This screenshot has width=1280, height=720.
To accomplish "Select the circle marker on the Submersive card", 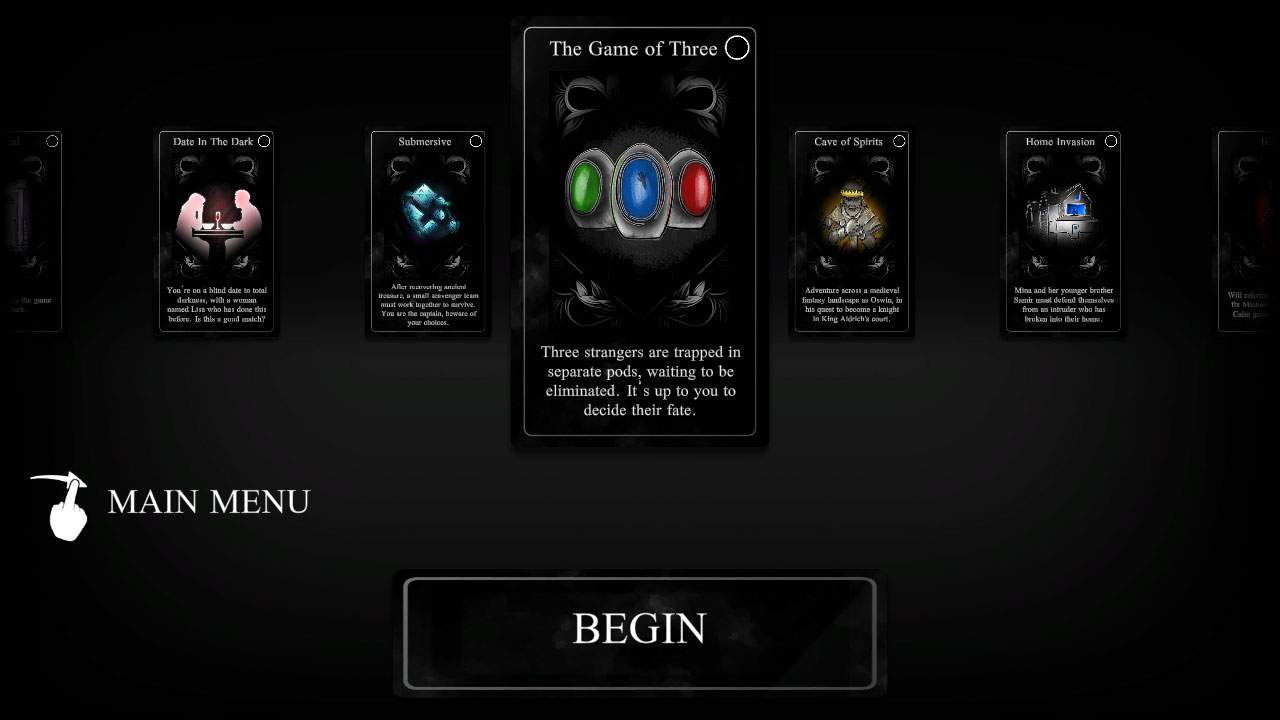I will tap(476, 141).
